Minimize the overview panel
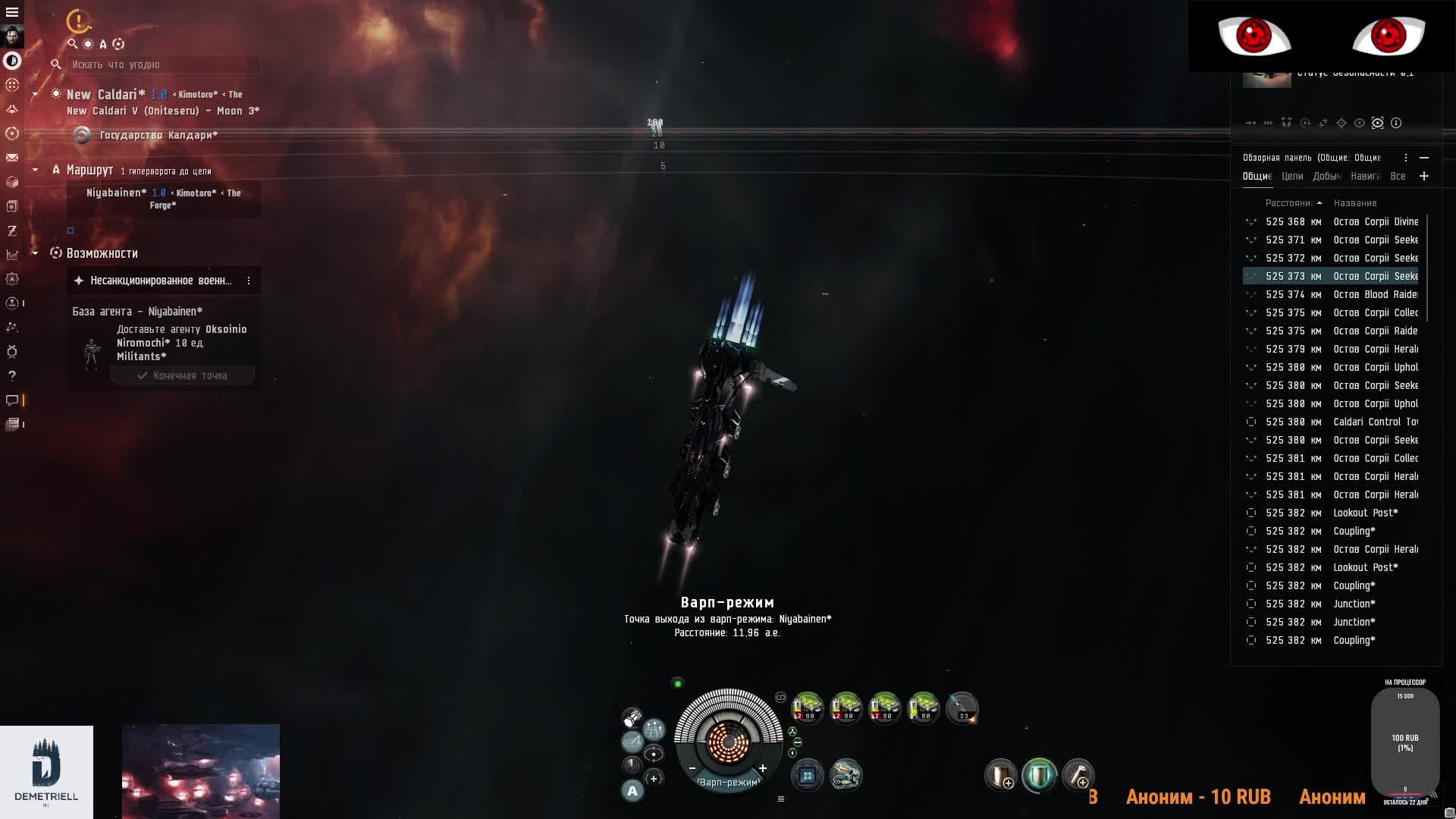Viewport: 1456px width, 819px height. coord(1424,158)
